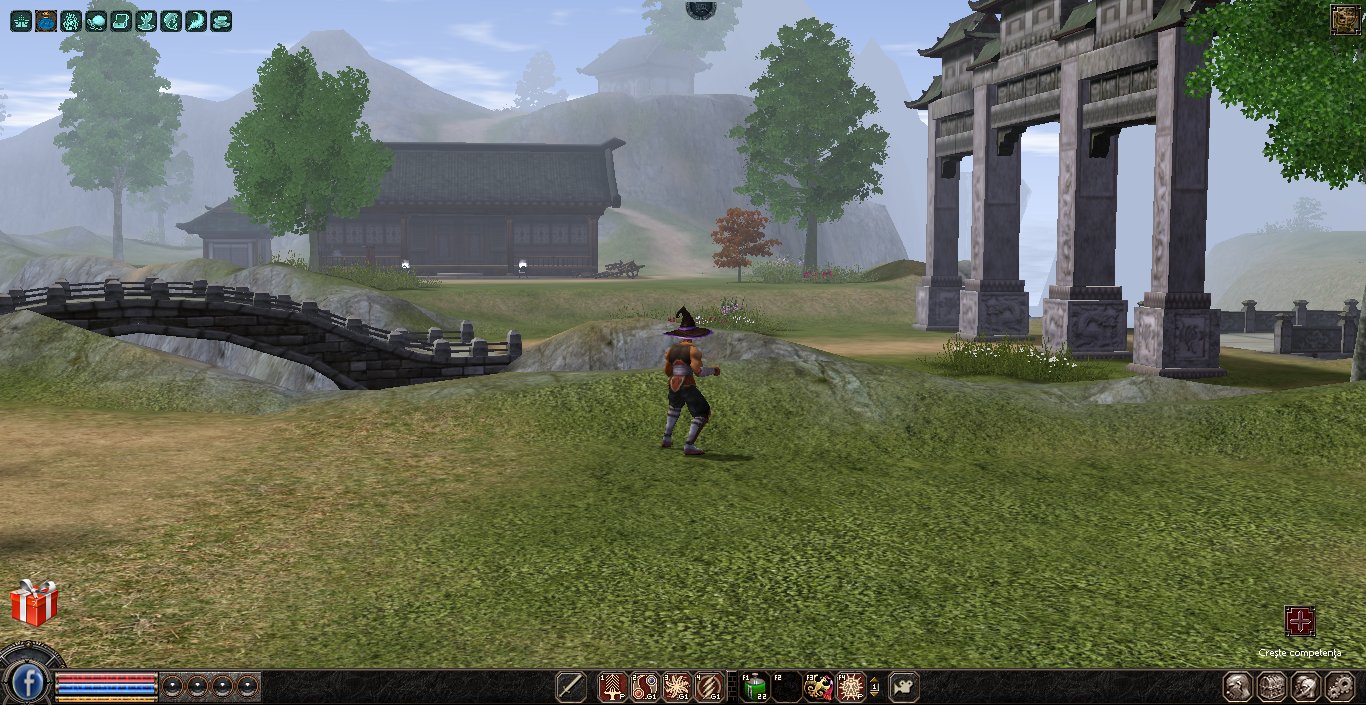
Task: Activate the skill in hotbar slot 1
Action: (612, 687)
